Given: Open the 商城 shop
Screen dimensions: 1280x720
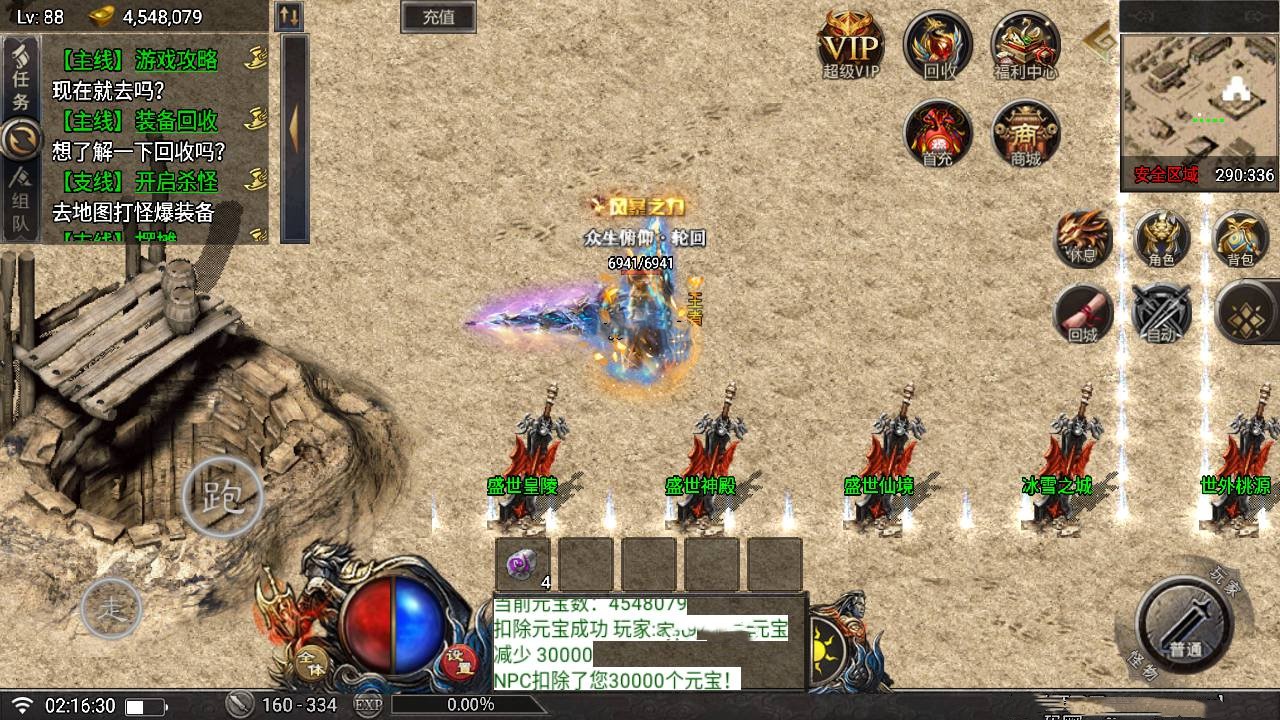Looking at the screenshot, I should 1025,133.
